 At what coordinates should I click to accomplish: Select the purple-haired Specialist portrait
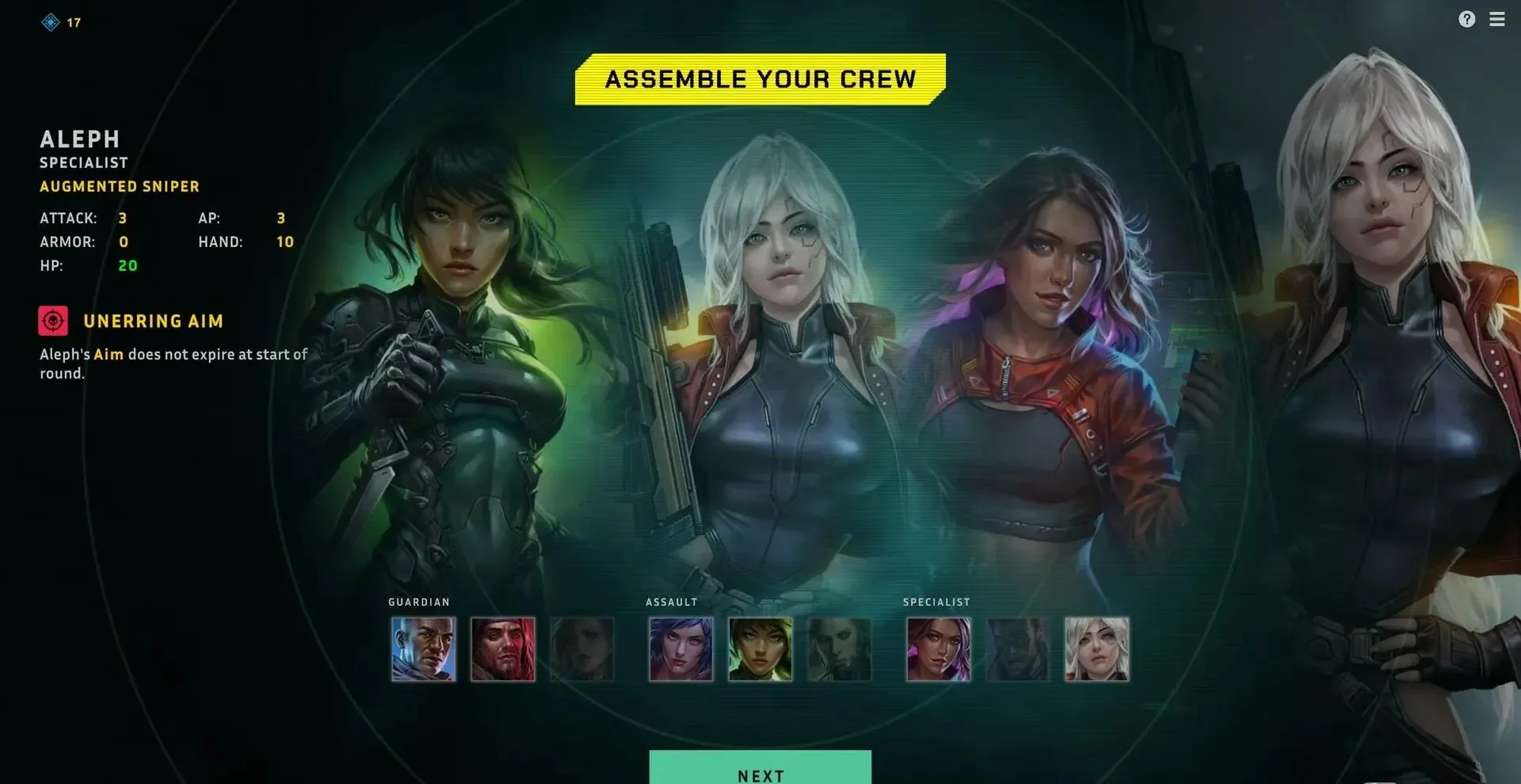click(938, 649)
